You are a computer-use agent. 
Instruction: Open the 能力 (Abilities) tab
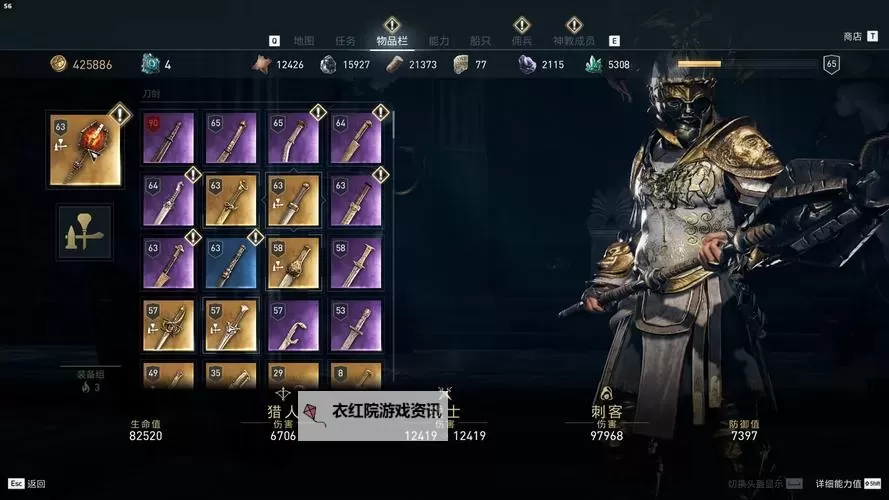(438, 41)
